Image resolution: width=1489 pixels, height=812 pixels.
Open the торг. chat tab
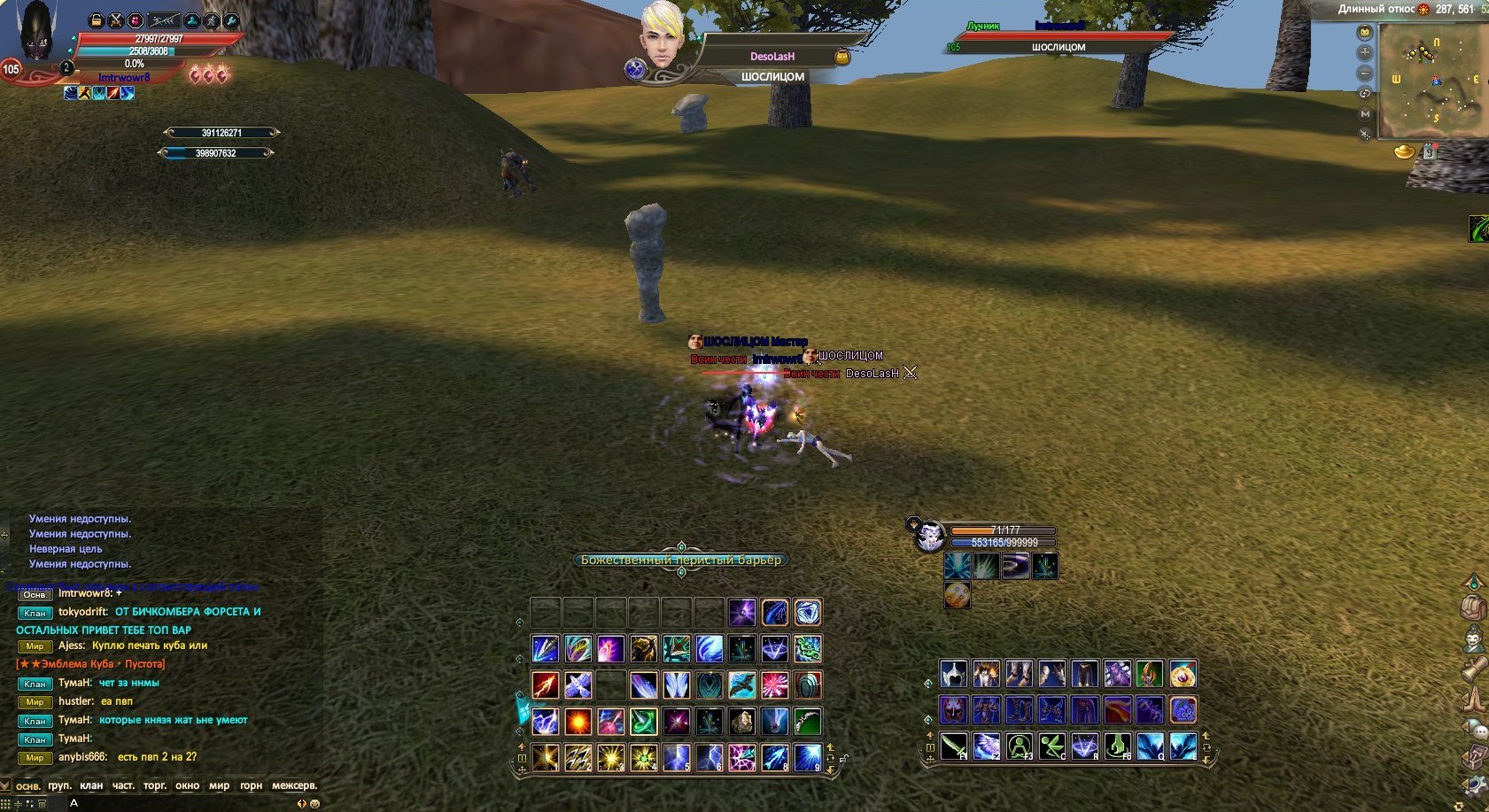pos(154,785)
